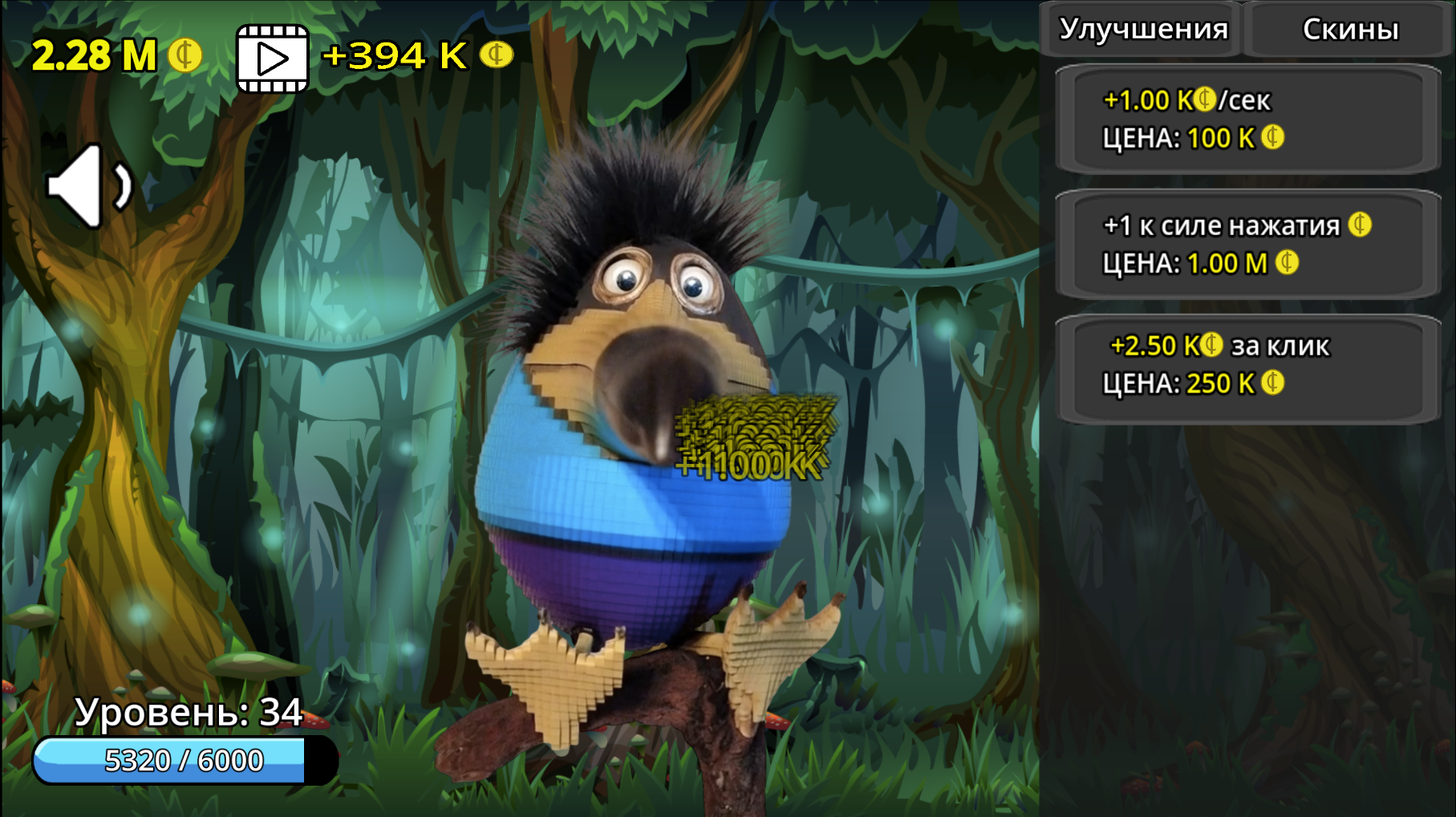
Task: Buy the +1.00 K per second upgrade
Action: click(x=1247, y=120)
